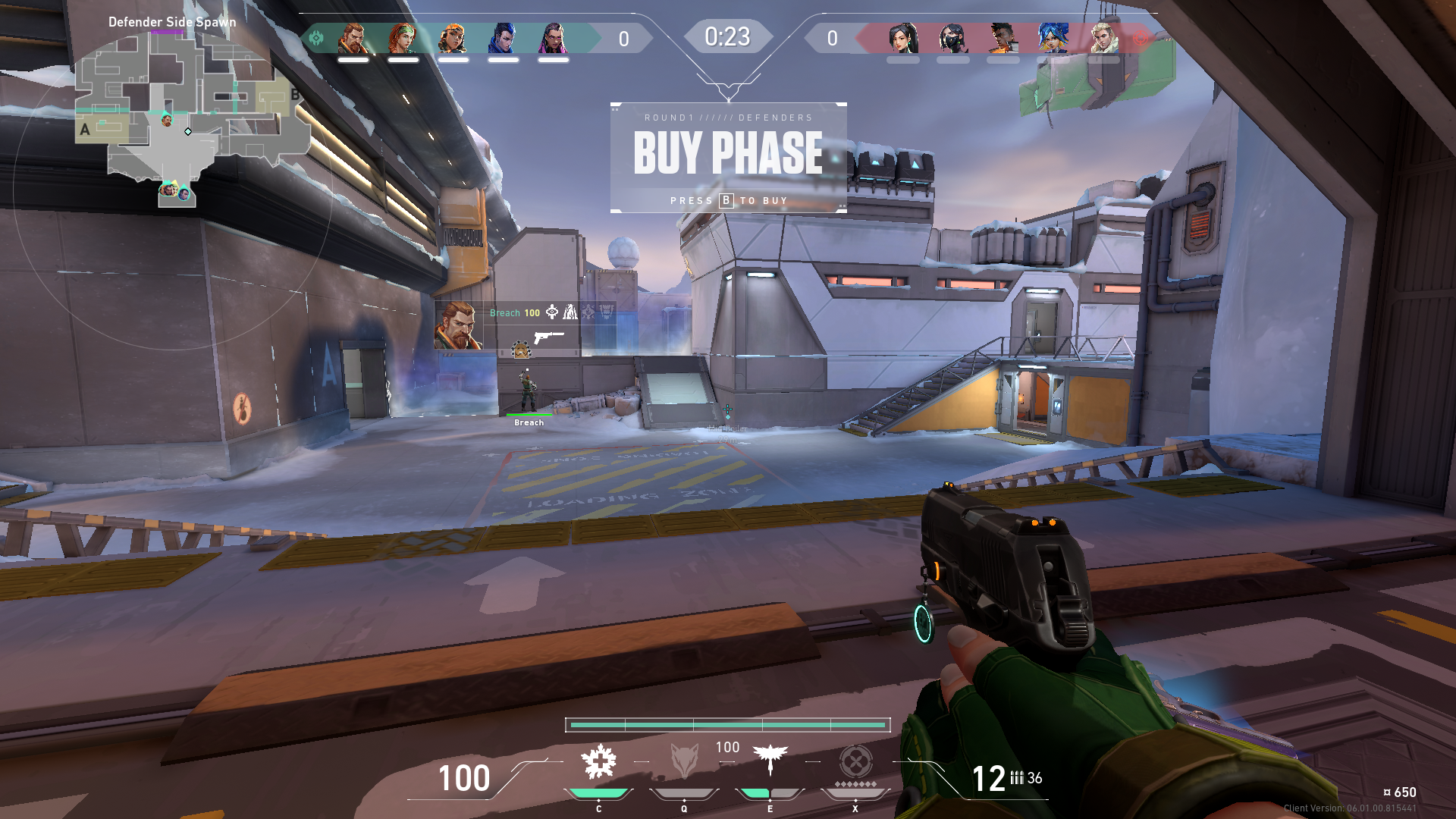Select the masked Viper enemy portrait
Screen dimensions: 1456x819
[953, 38]
